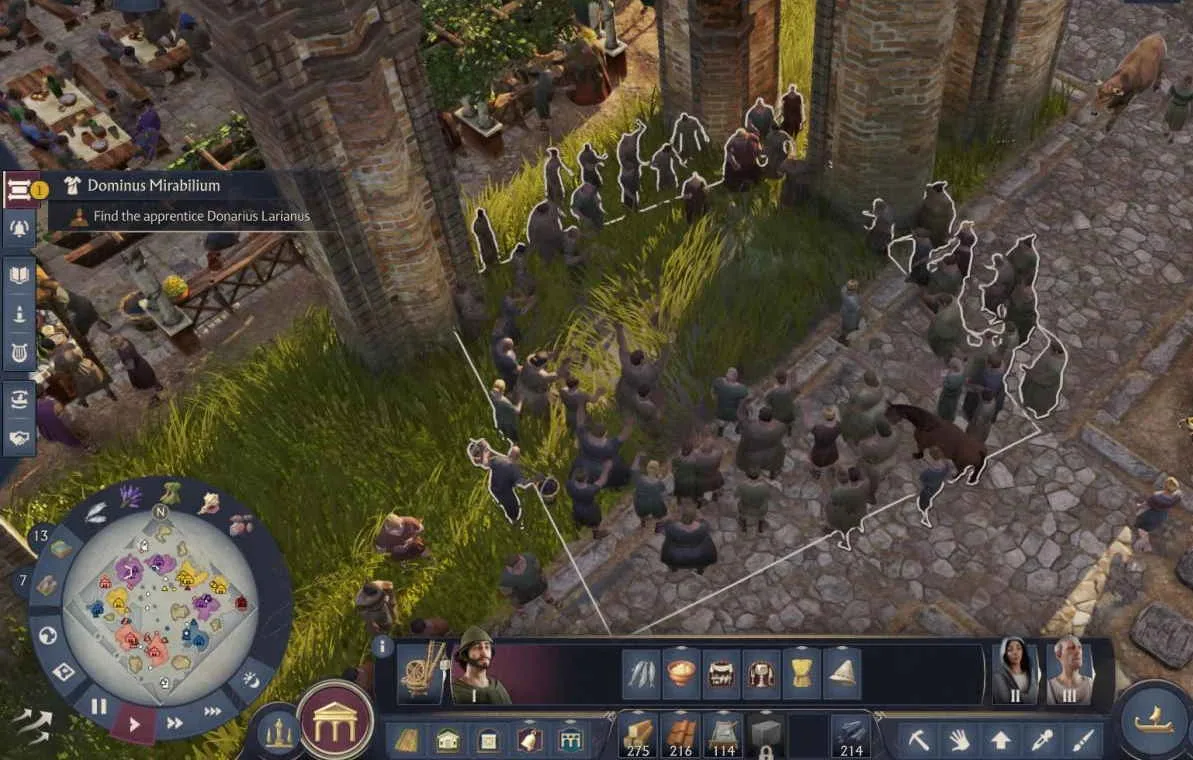This screenshot has height=760, width=1193.
Task: Open the handshake diplomacy icon
Action: (20, 437)
